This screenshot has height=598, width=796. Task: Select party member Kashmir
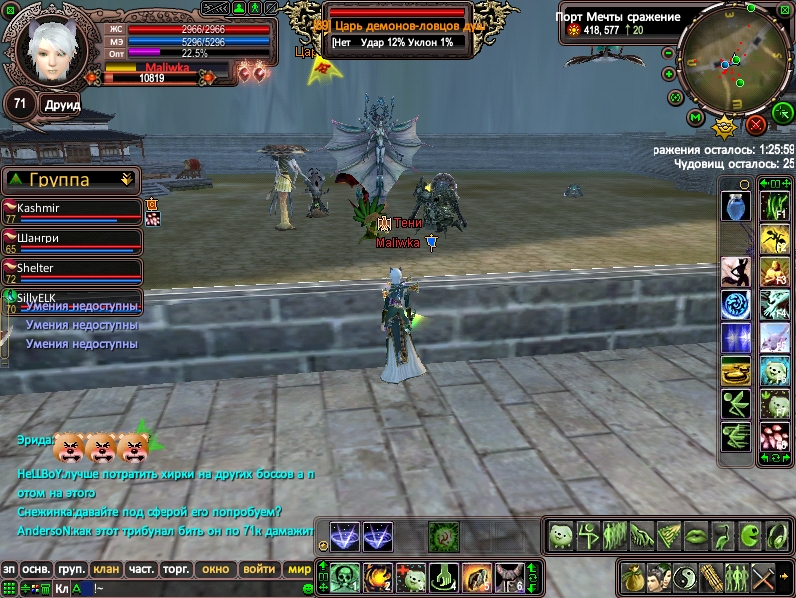[x=70, y=212]
